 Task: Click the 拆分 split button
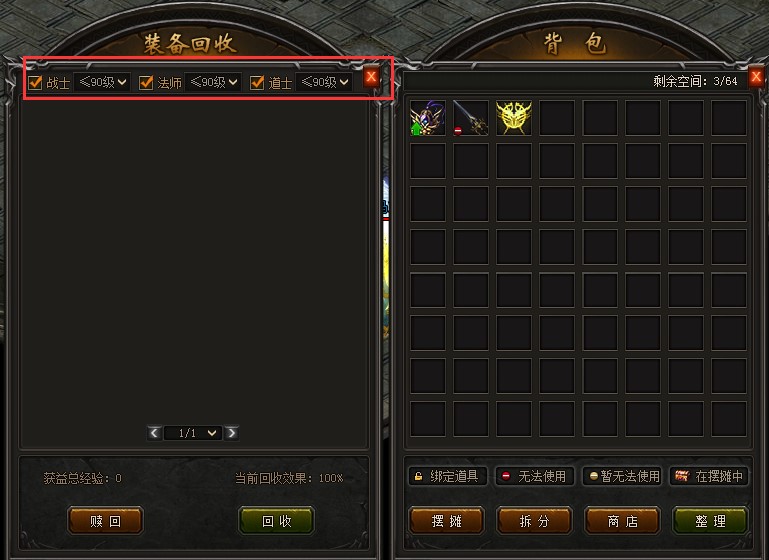(534, 521)
